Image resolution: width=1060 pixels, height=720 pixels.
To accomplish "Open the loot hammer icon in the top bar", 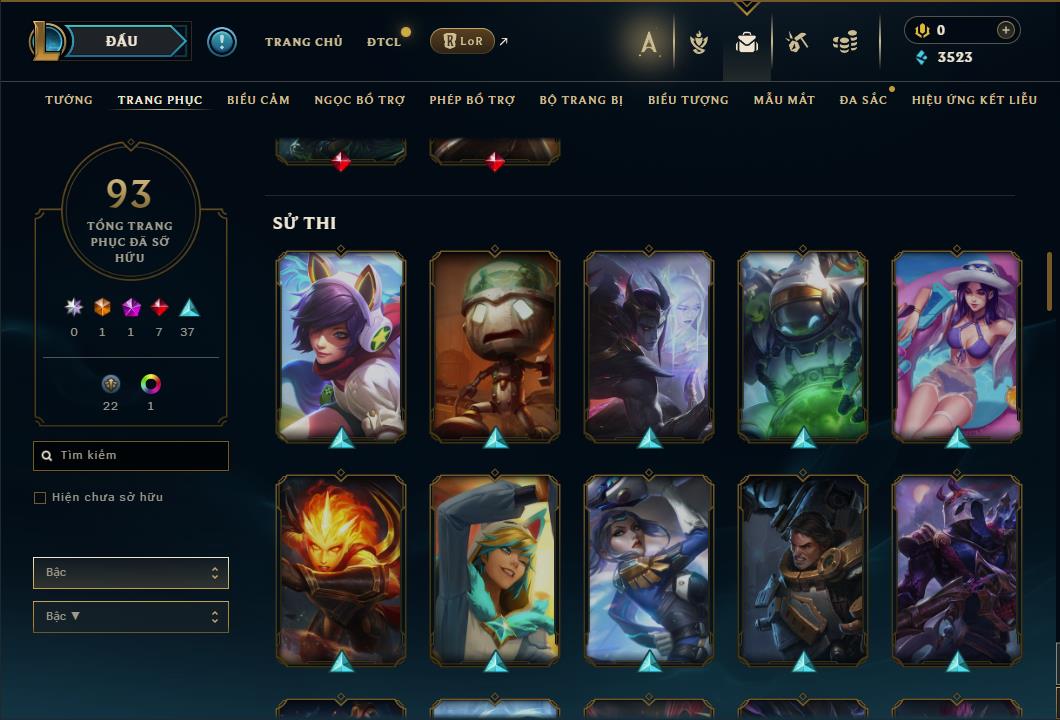I will click(797, 42).
